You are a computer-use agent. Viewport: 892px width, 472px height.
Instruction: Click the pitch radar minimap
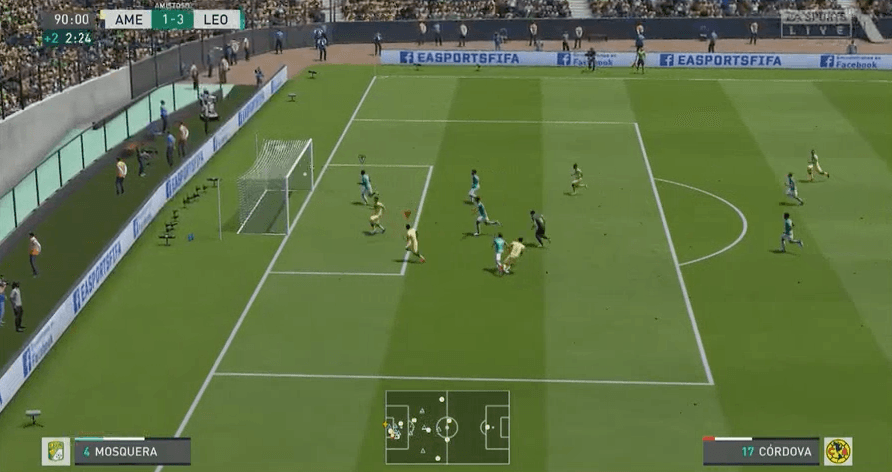pyautogui.click(x=447, y=427)
